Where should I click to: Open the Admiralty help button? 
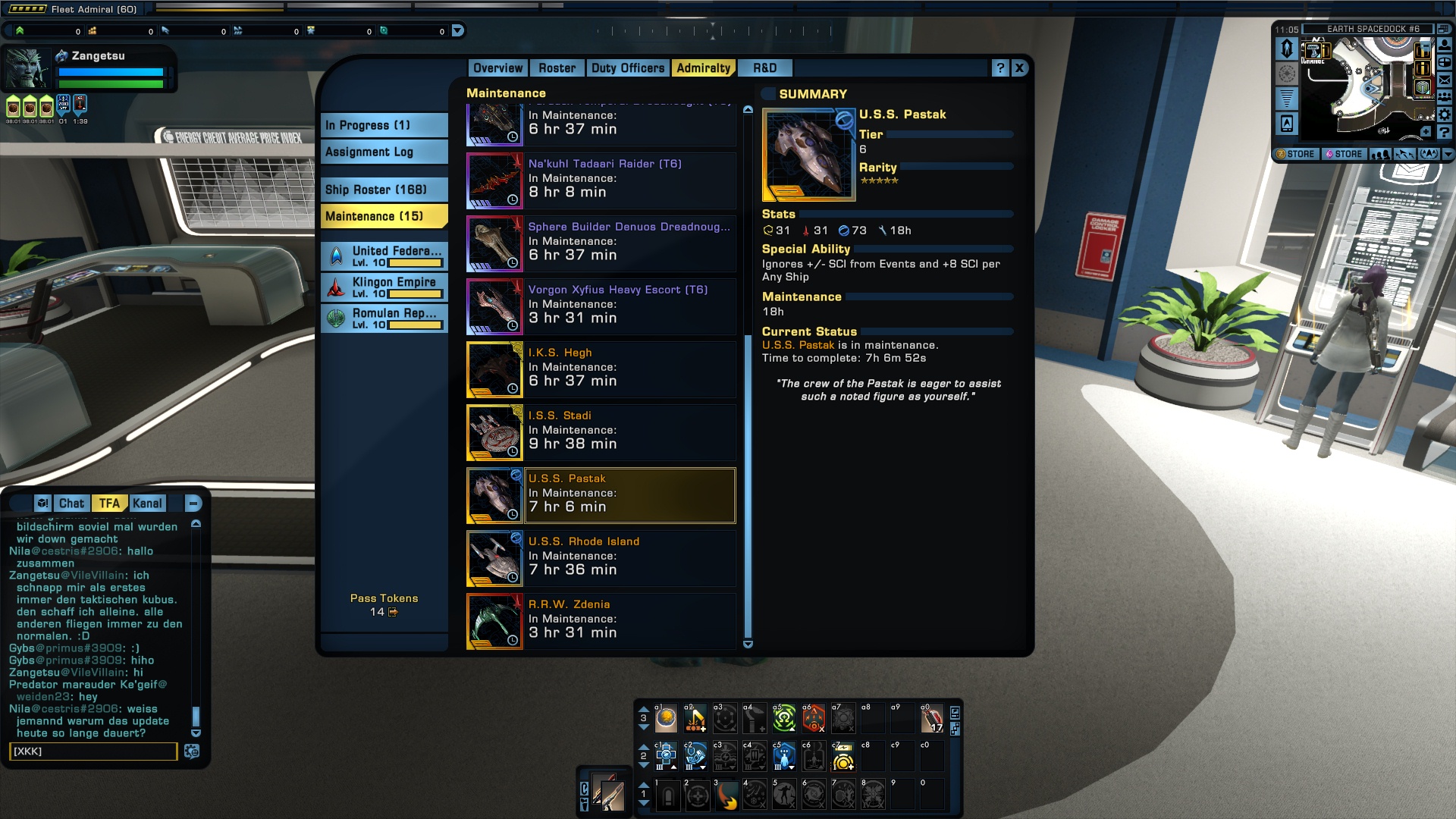(x=1000, y=68)
